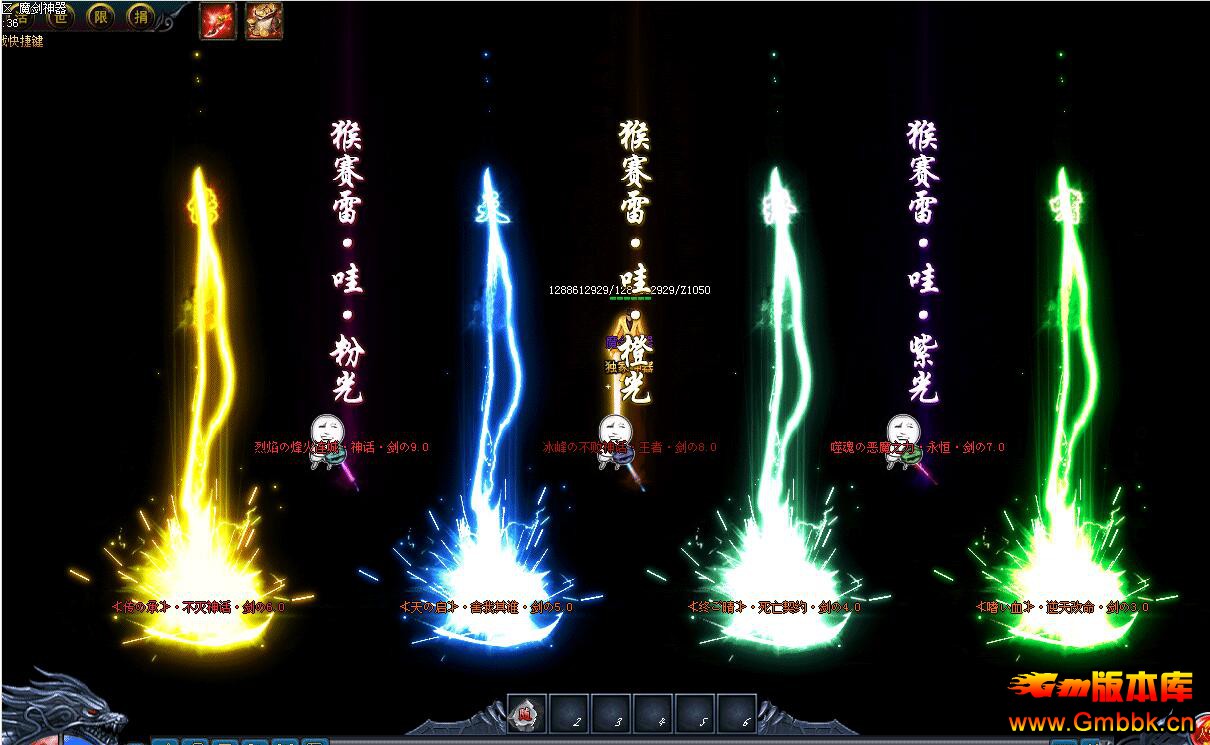The image size is (1210, 745).
Task: Select the round 捐 button
Action: (140, 16)
